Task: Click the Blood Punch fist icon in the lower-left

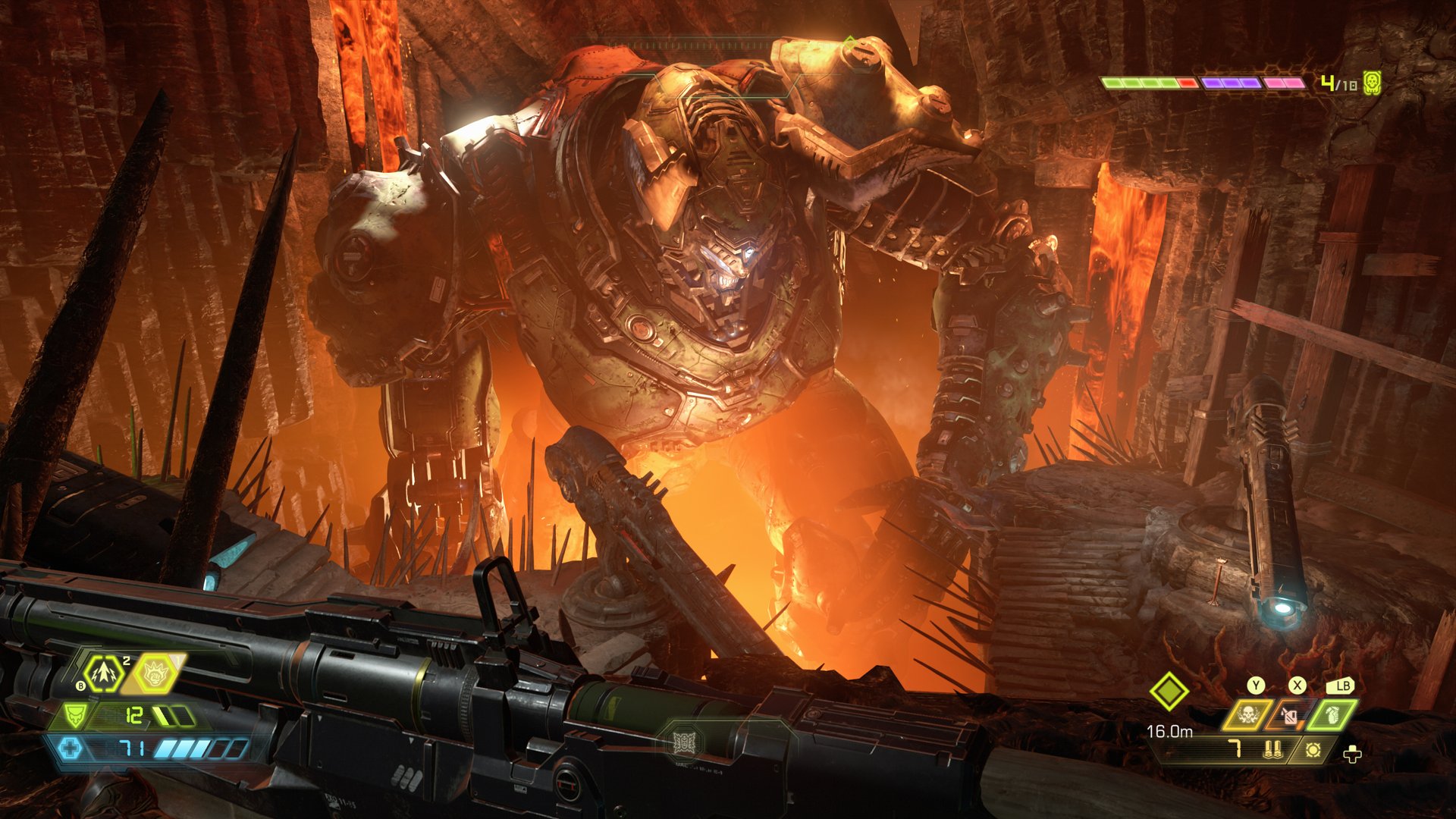Action: coord(154,675)
